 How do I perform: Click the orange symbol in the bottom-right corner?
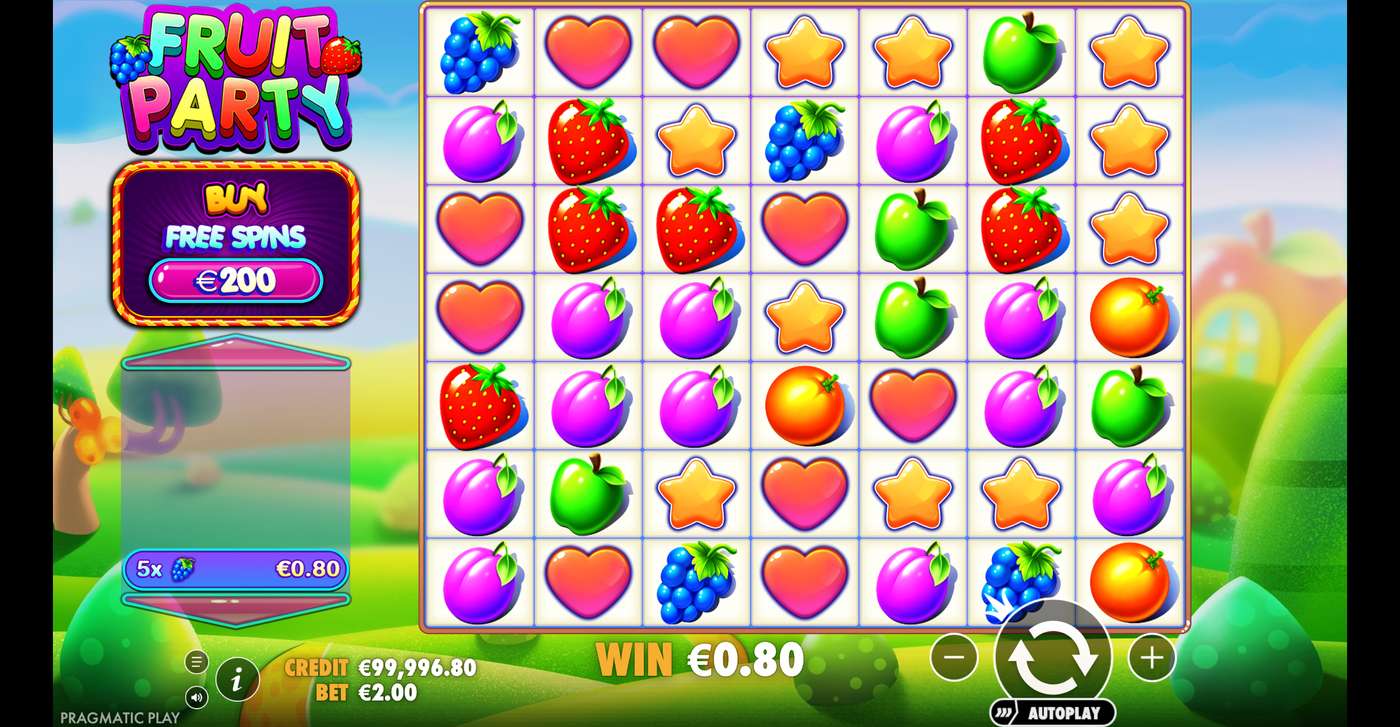pos(1129,580)
